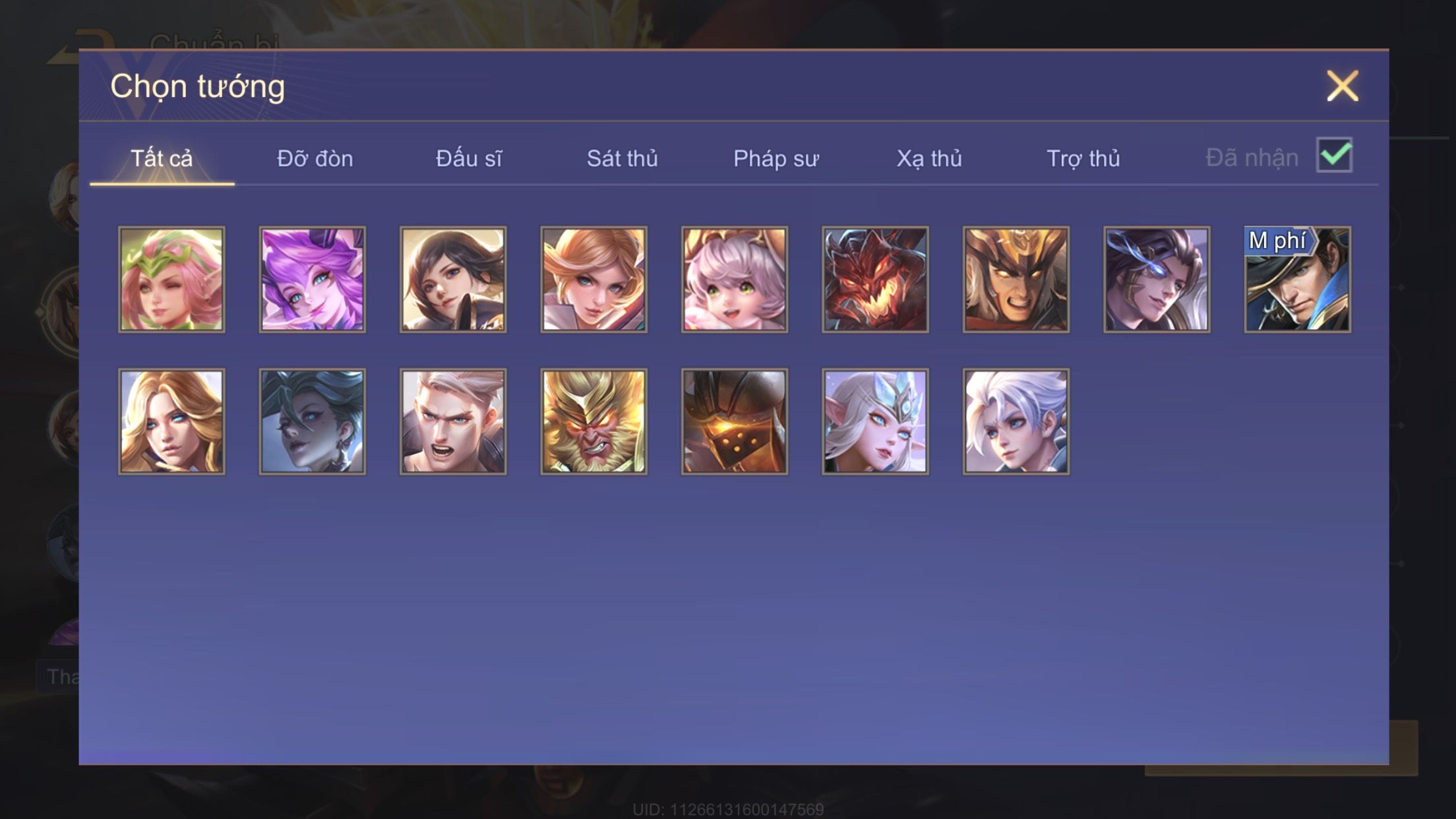Switch to the Tất cả tab

tap(162, 159)
